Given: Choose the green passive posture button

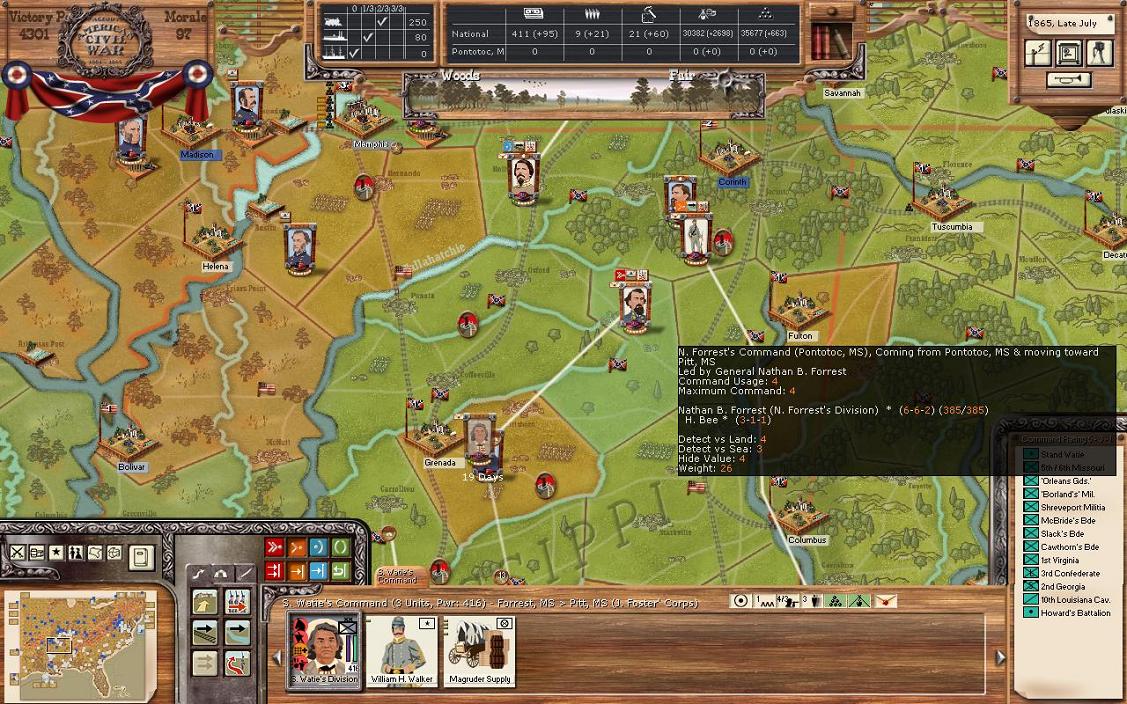Looking at the screenshot, I should (340, 547).
